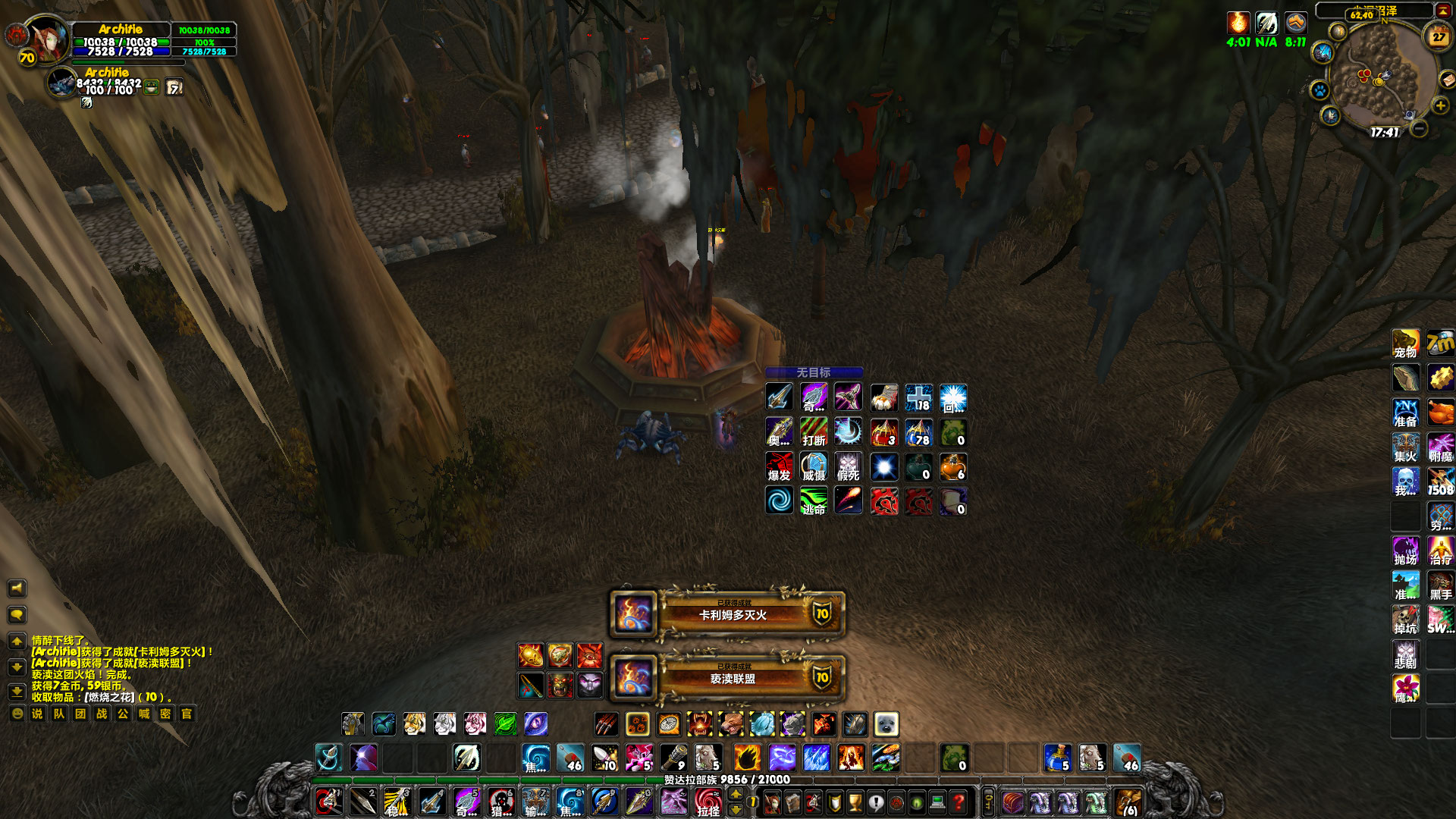
Task: Open the 密 whisper chat button
Action: coord(165,714)
